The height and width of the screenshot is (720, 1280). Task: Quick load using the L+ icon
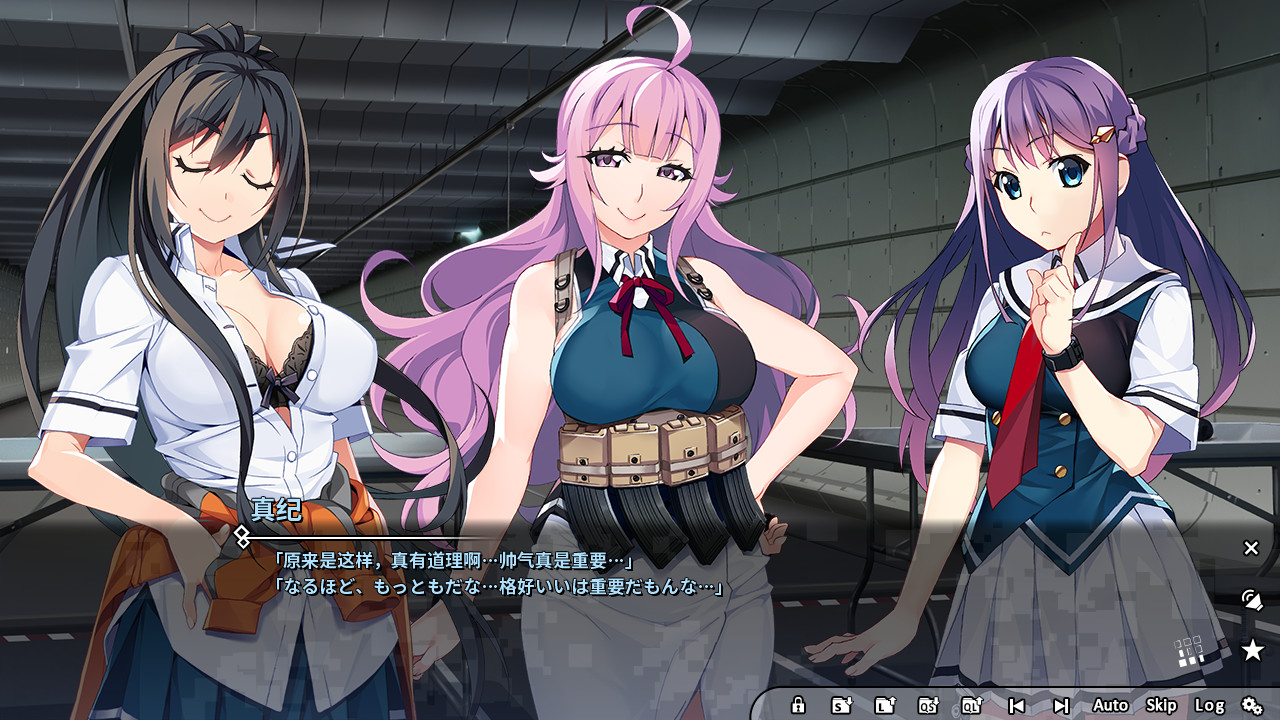tap(885, 705)
